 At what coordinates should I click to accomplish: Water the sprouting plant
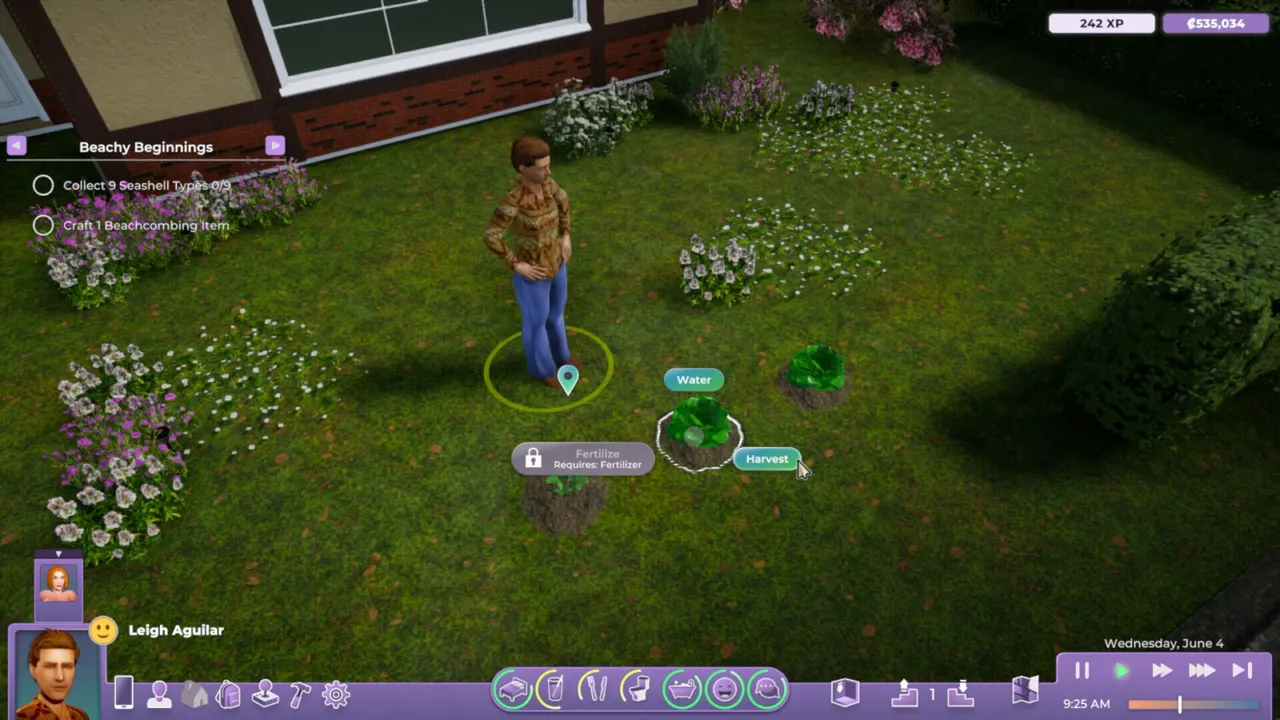coord(693,379)
